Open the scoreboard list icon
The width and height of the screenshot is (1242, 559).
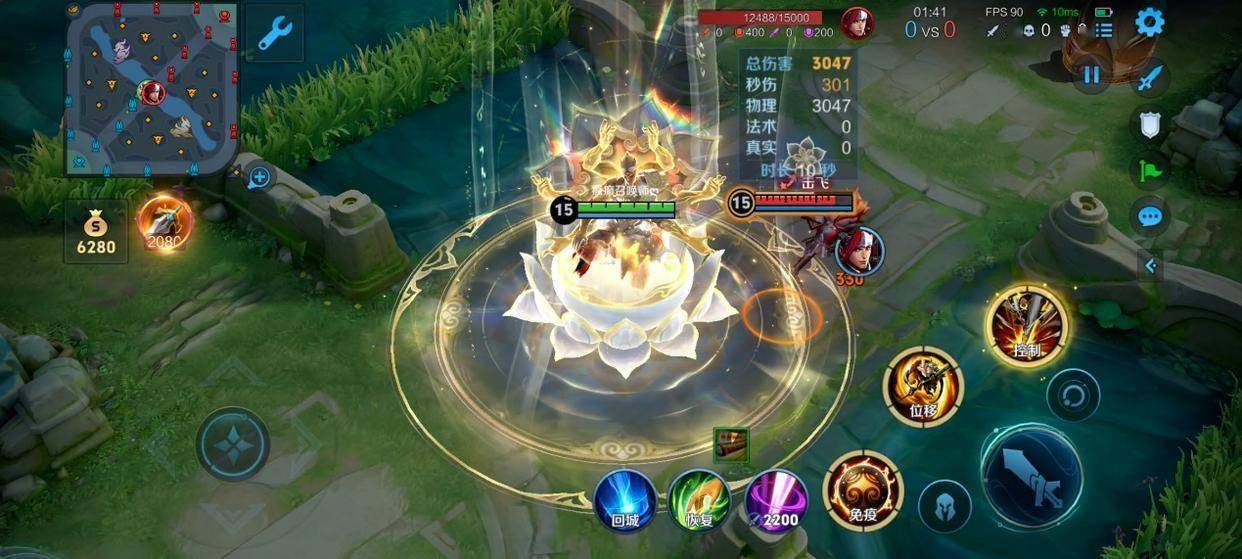1103,30
